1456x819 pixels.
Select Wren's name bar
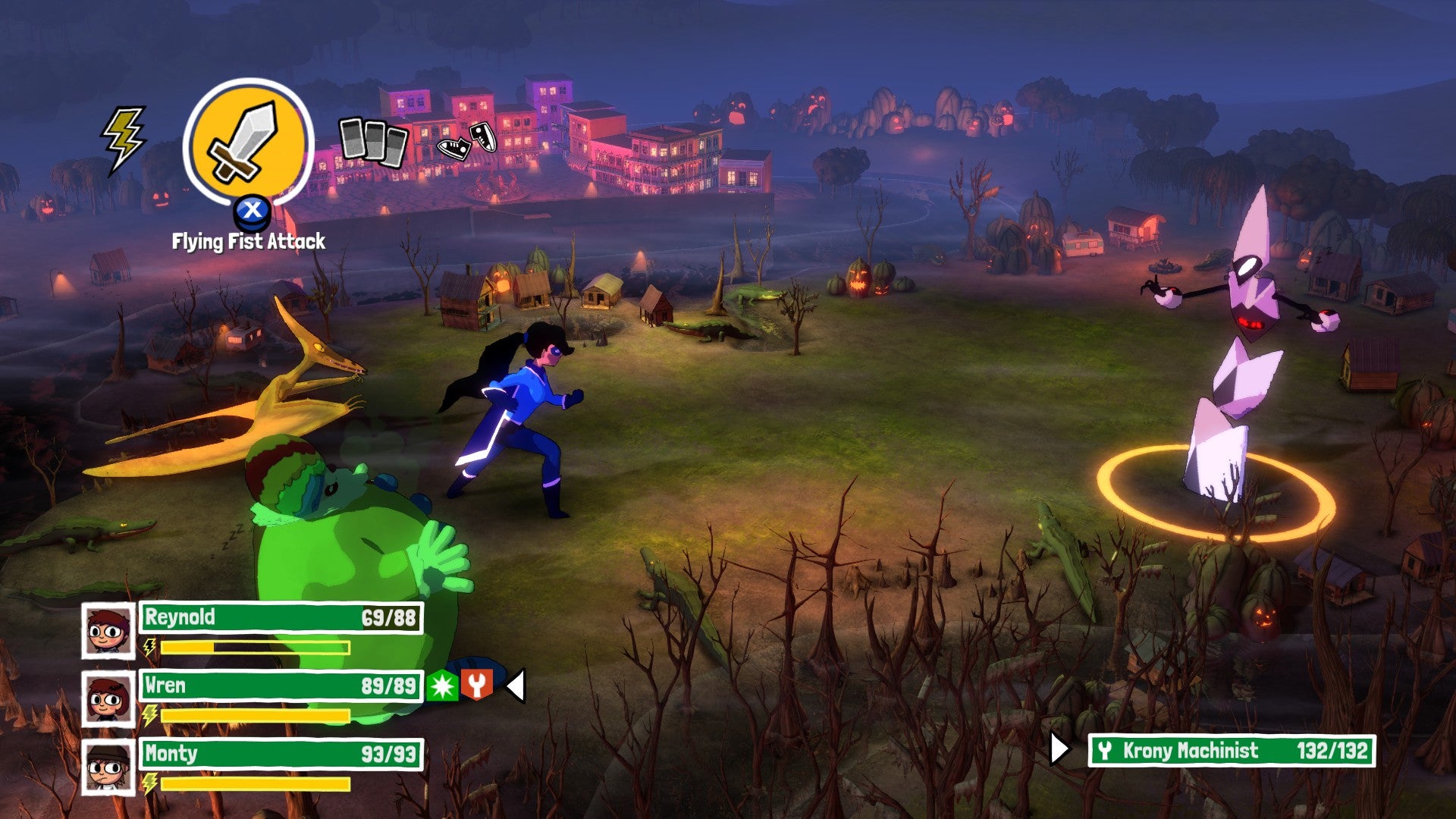click(x=281, y=686)
